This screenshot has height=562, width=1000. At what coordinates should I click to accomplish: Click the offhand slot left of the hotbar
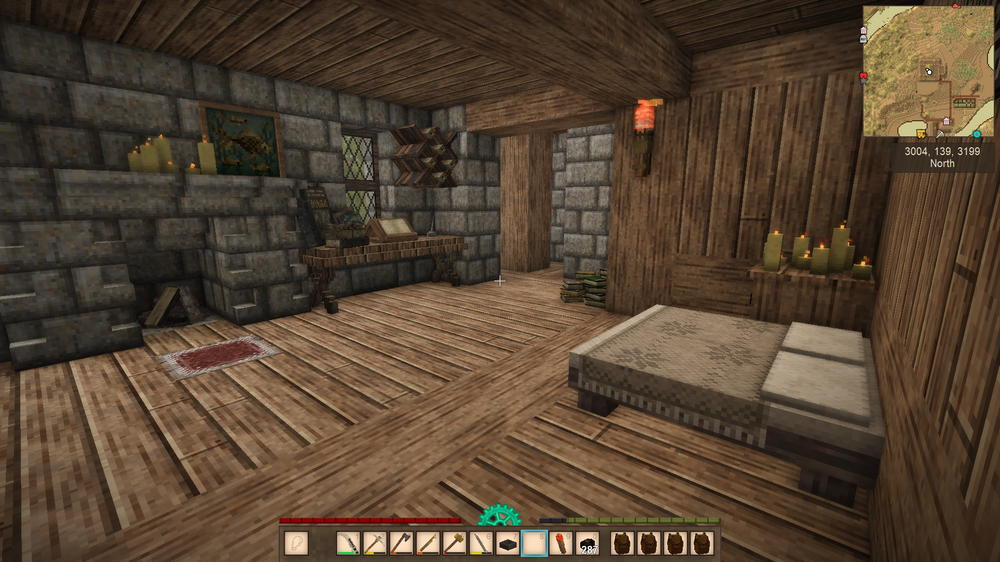coord(297,544)
